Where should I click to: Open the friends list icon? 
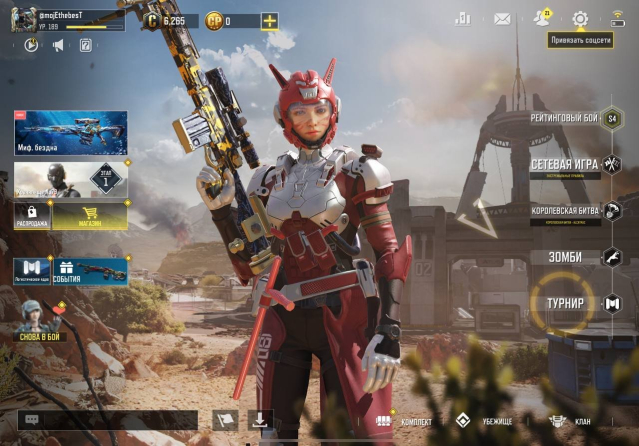[x=541, y=18]
